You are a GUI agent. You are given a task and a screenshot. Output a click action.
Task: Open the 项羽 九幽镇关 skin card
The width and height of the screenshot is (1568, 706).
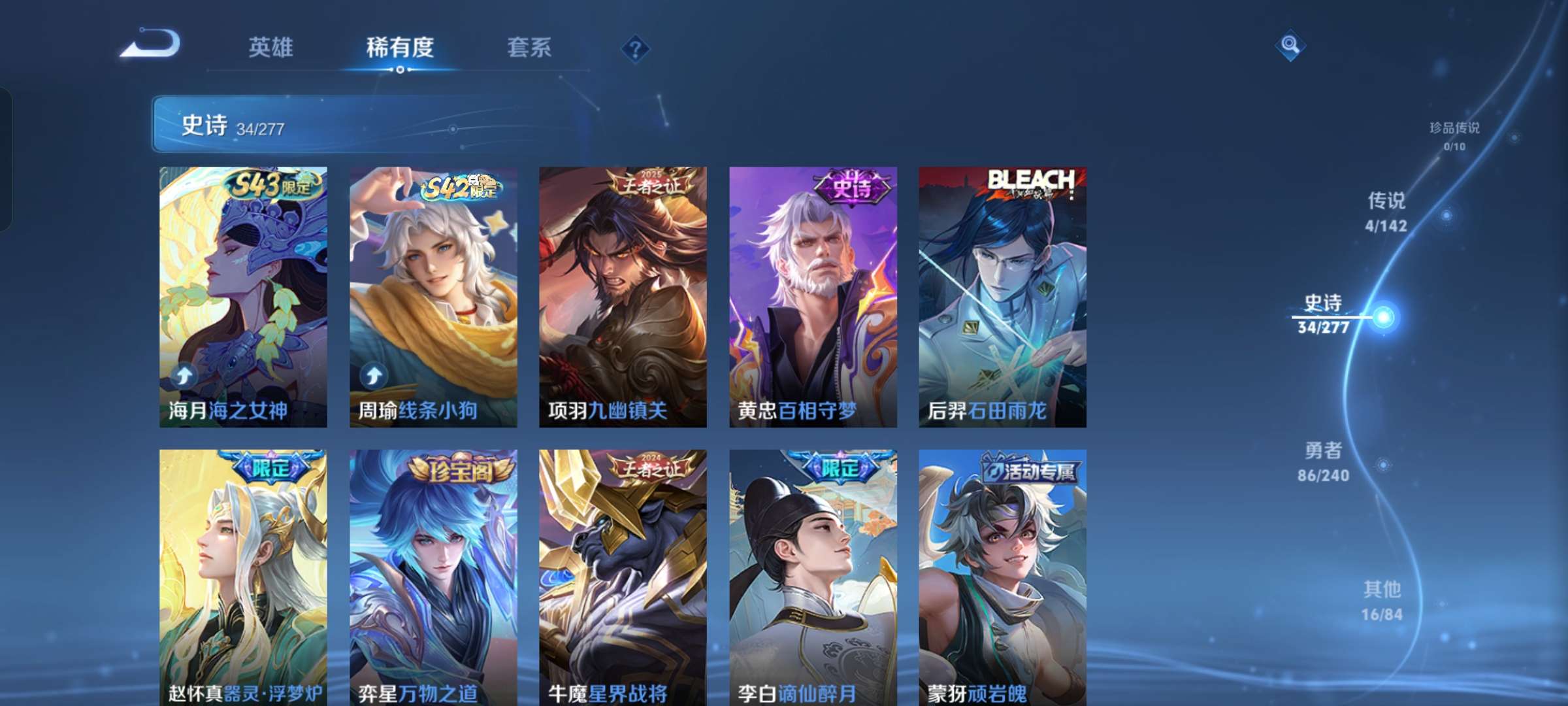point(623,297)
